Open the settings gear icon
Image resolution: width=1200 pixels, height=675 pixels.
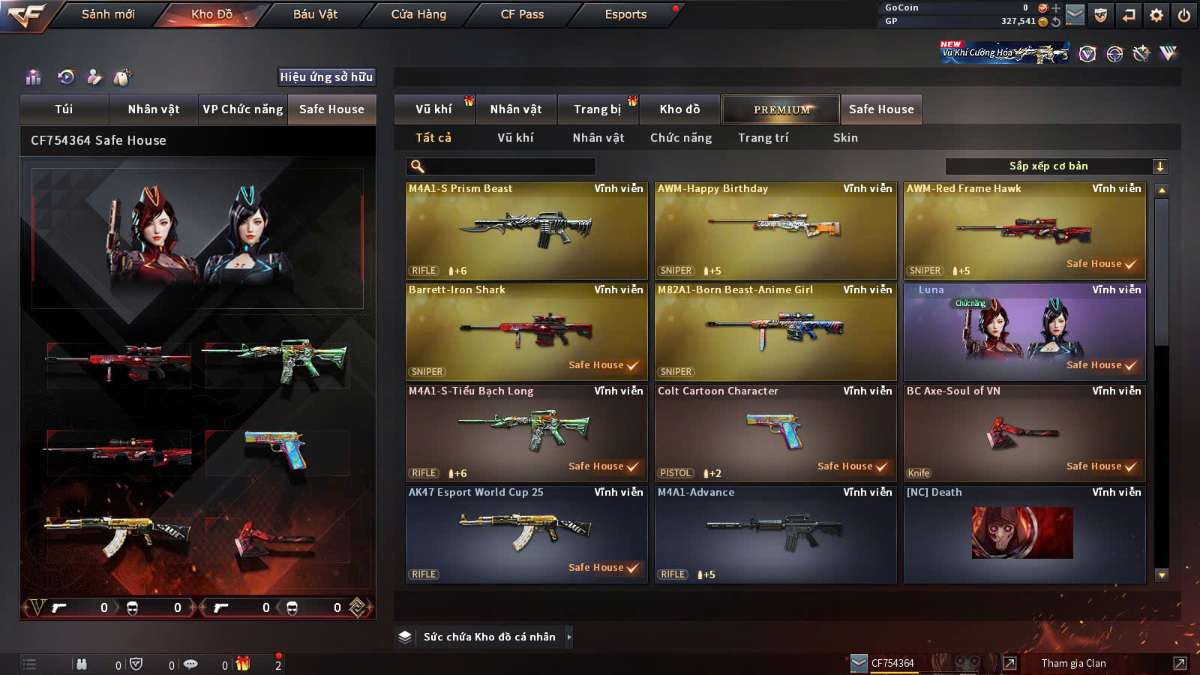point(1156,15)
